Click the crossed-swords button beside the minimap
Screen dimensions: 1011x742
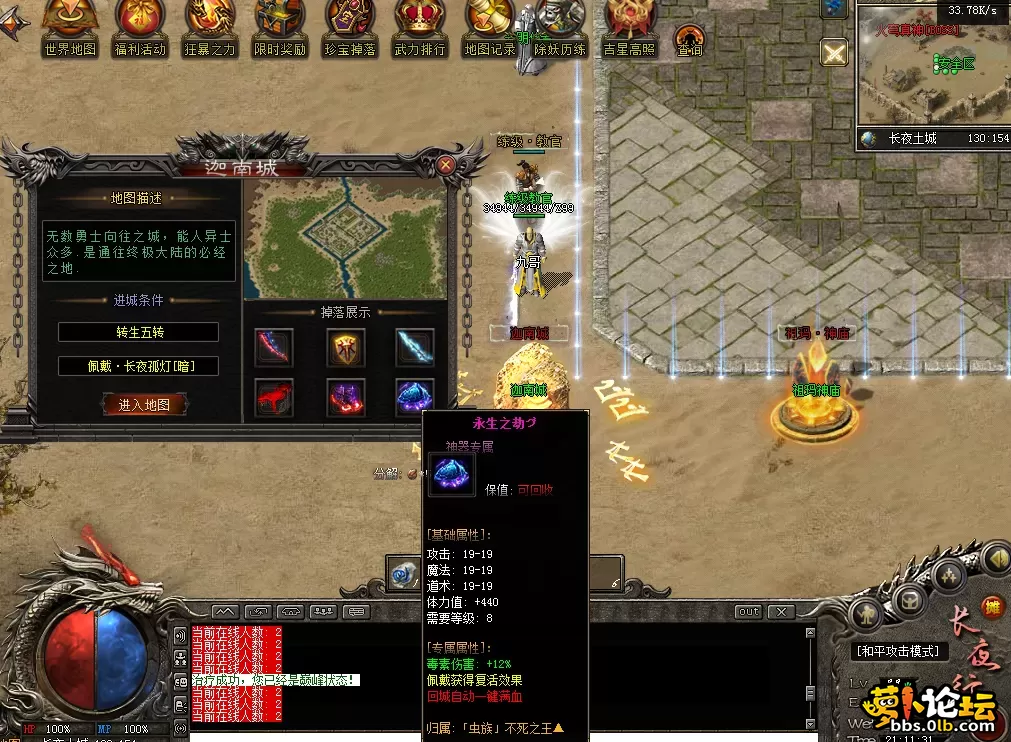[x=833, y=52]
